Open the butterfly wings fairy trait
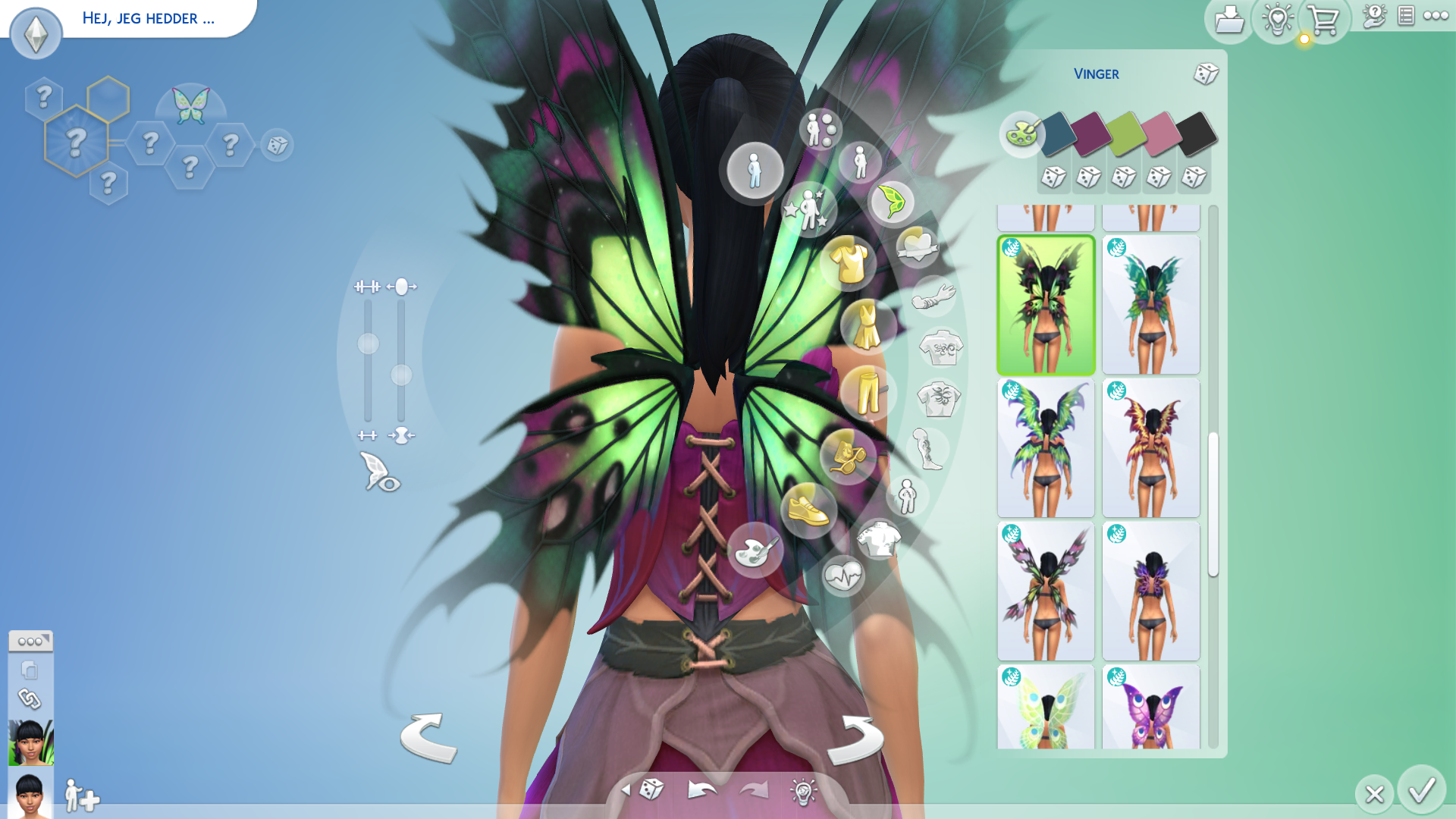 pos(190,106)
